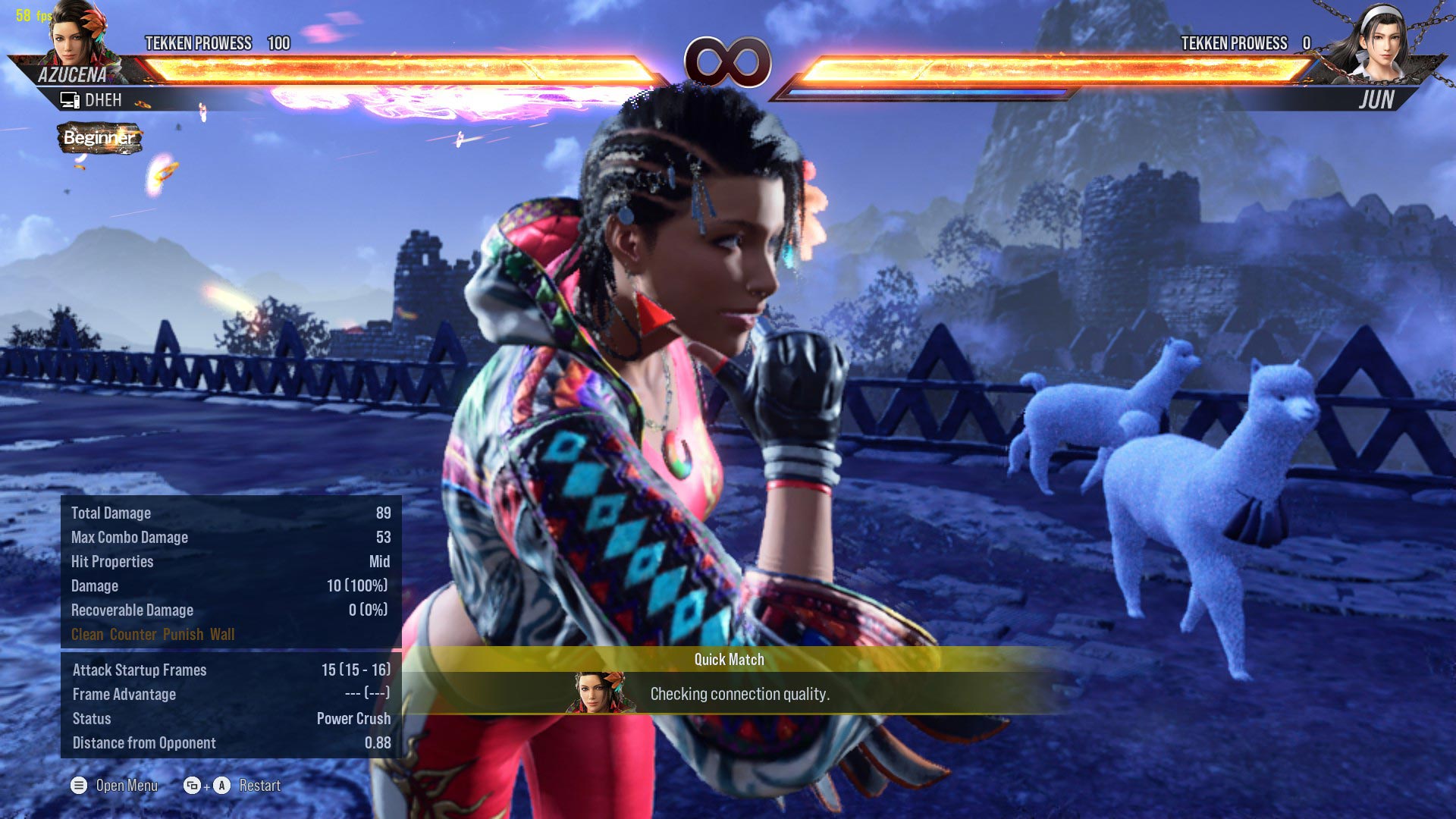Select the Beginner rank plaque
This screenshot has width=1456, height=819.
click(99, 139)
